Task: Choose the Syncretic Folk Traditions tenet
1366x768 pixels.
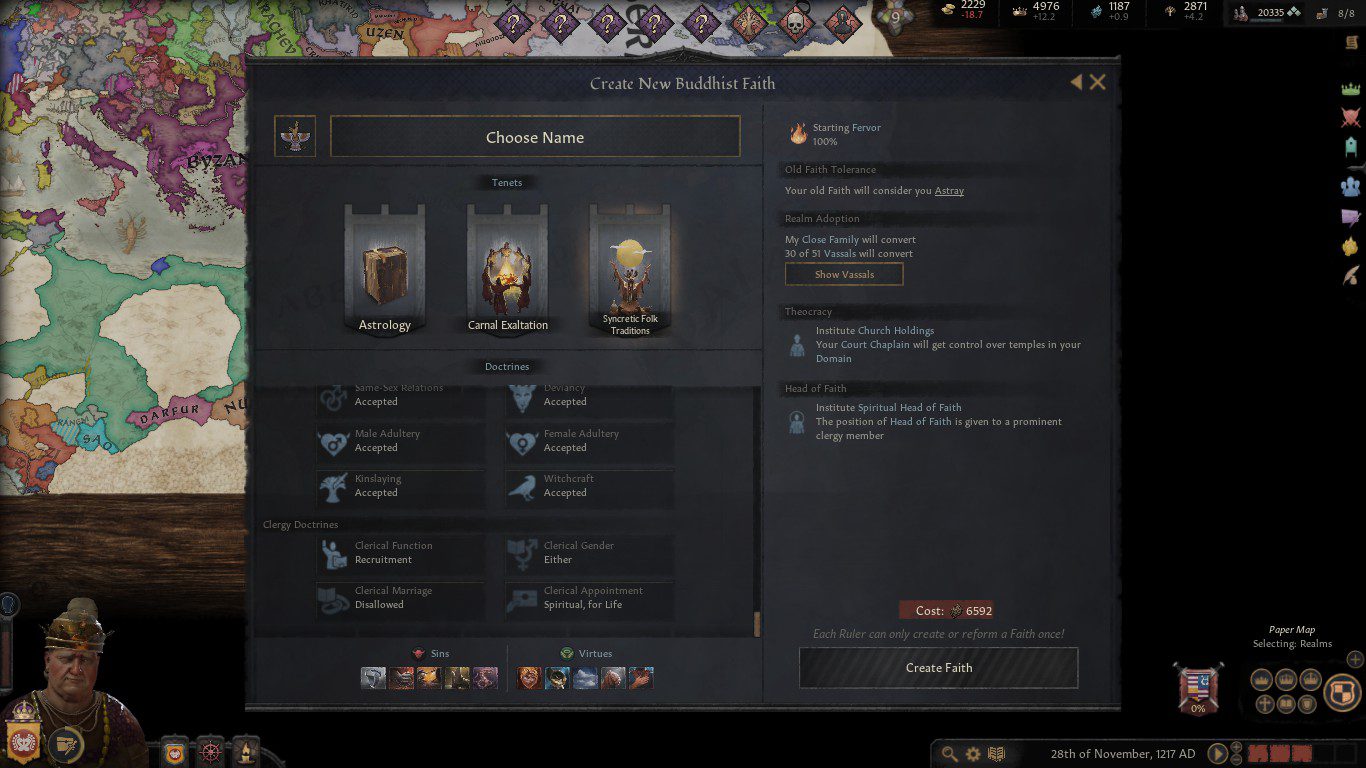Action: click(630, 270)
